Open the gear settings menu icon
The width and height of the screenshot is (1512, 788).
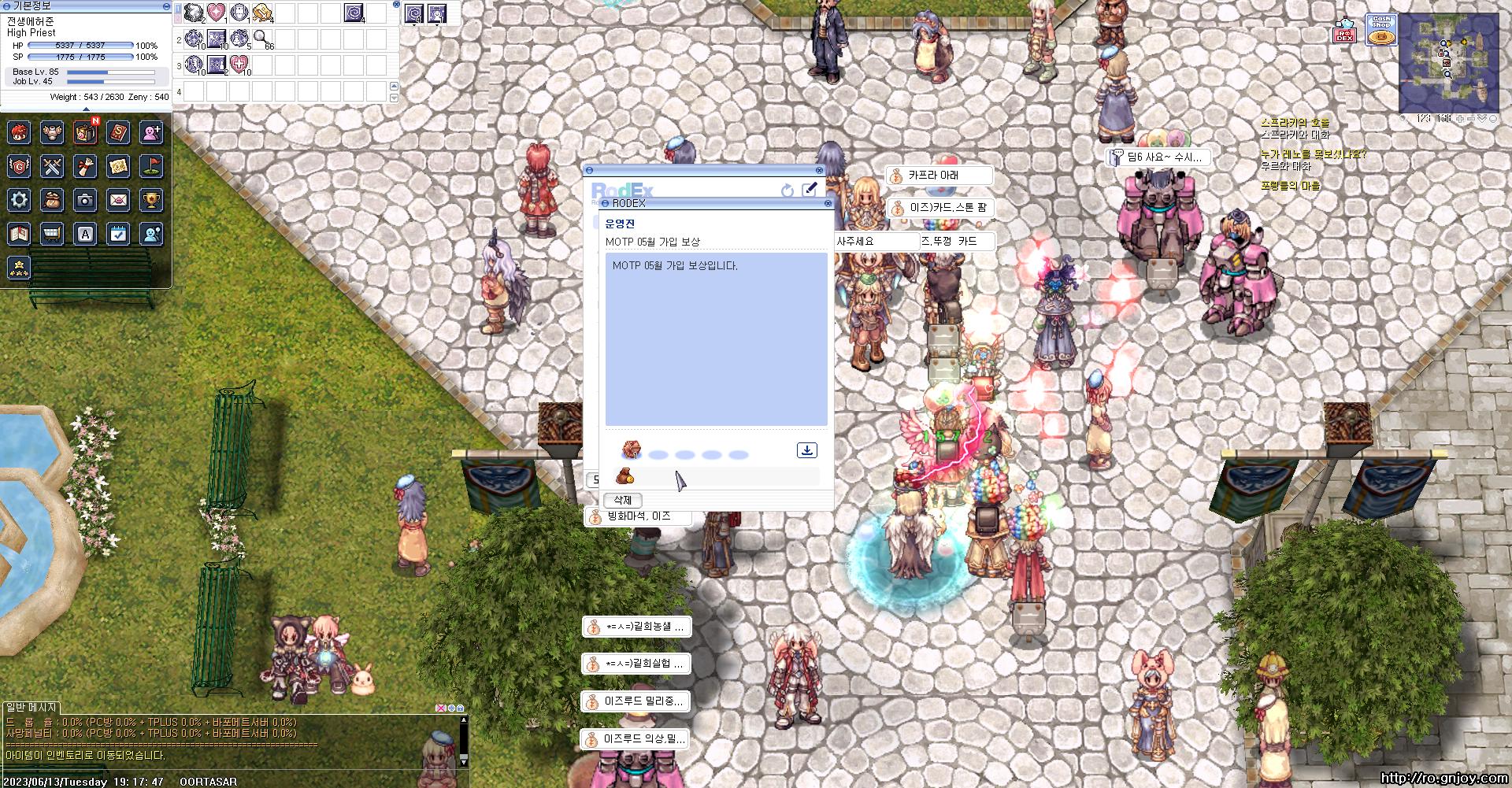(x=19, y=200)
